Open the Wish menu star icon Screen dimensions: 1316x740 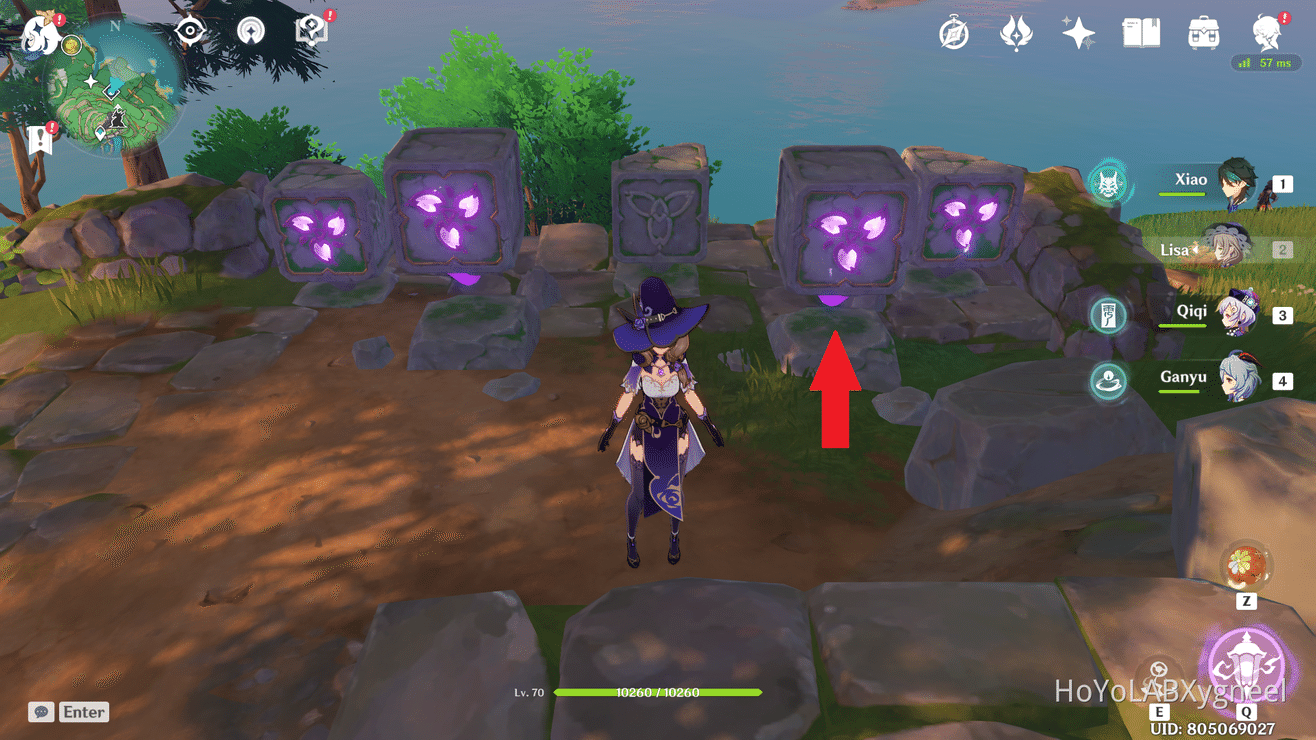(x=1079, y=33)
